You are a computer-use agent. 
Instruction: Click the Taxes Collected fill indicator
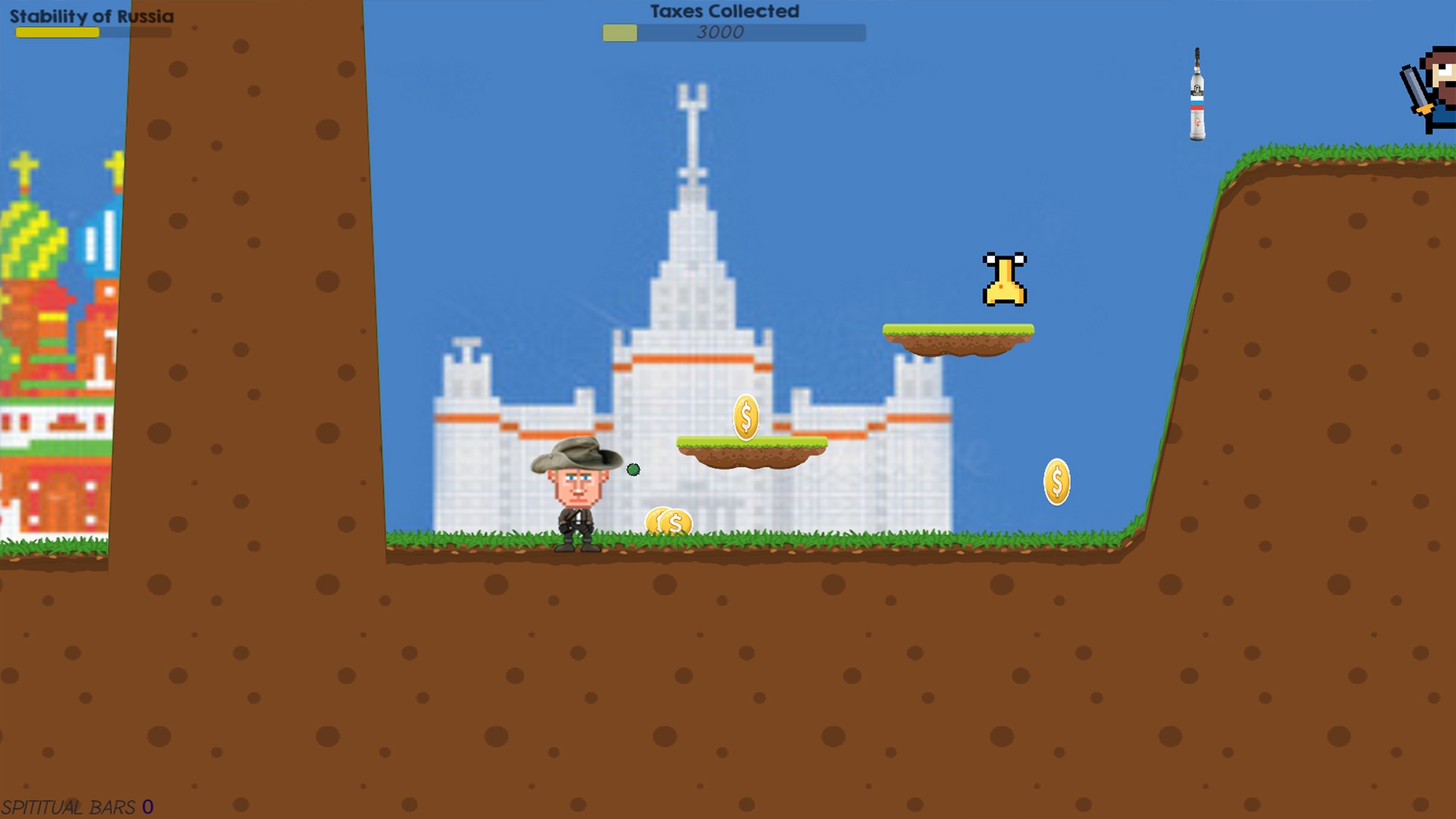pyautogui.click(x=620, y=33)
